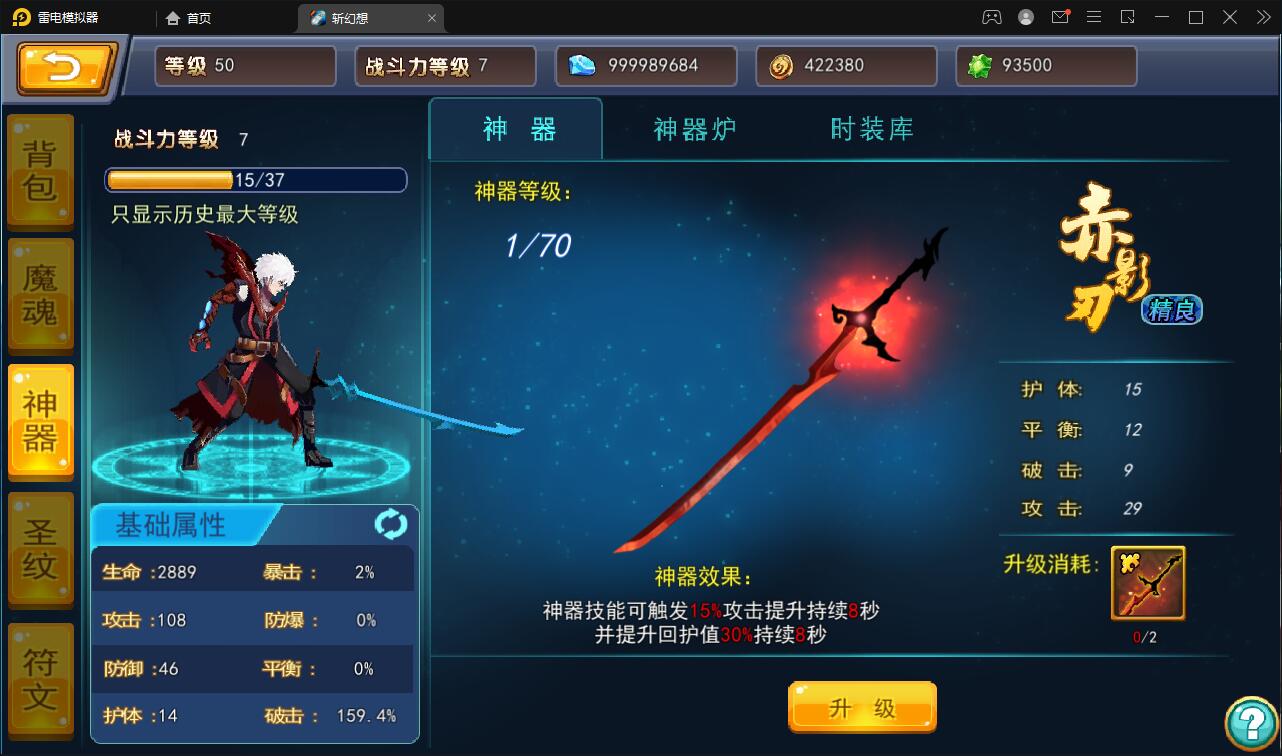Click the highlighted 神器 sidebar icon

tap(40, 420)
